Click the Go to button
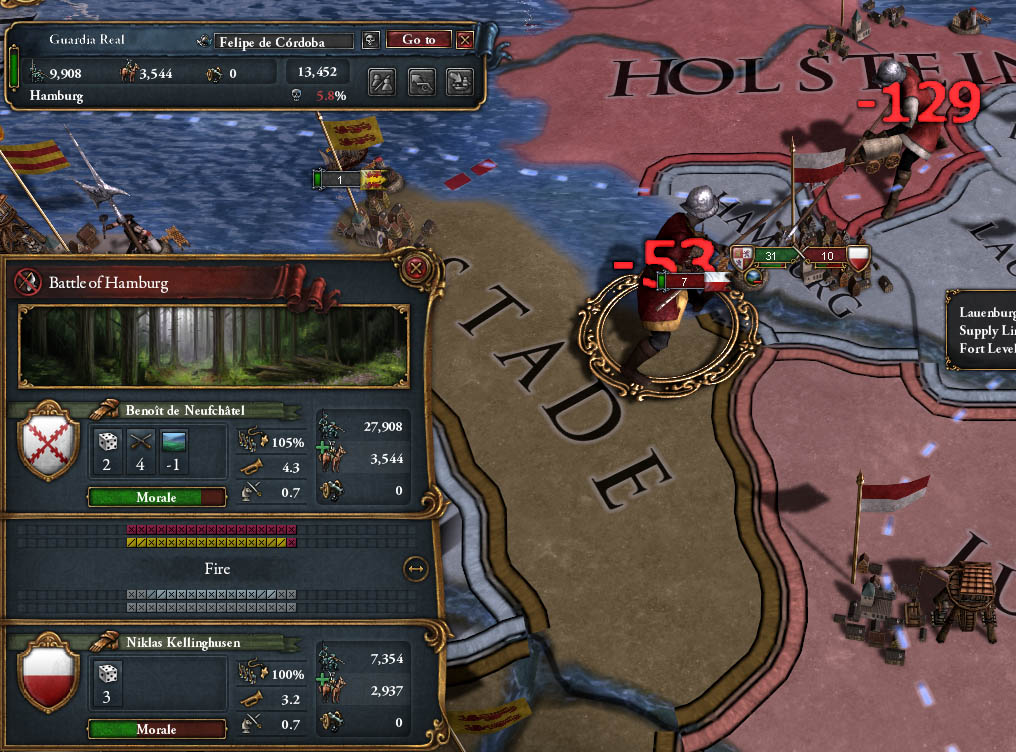The image size is (1016, 752). click(x=419, y=40)
